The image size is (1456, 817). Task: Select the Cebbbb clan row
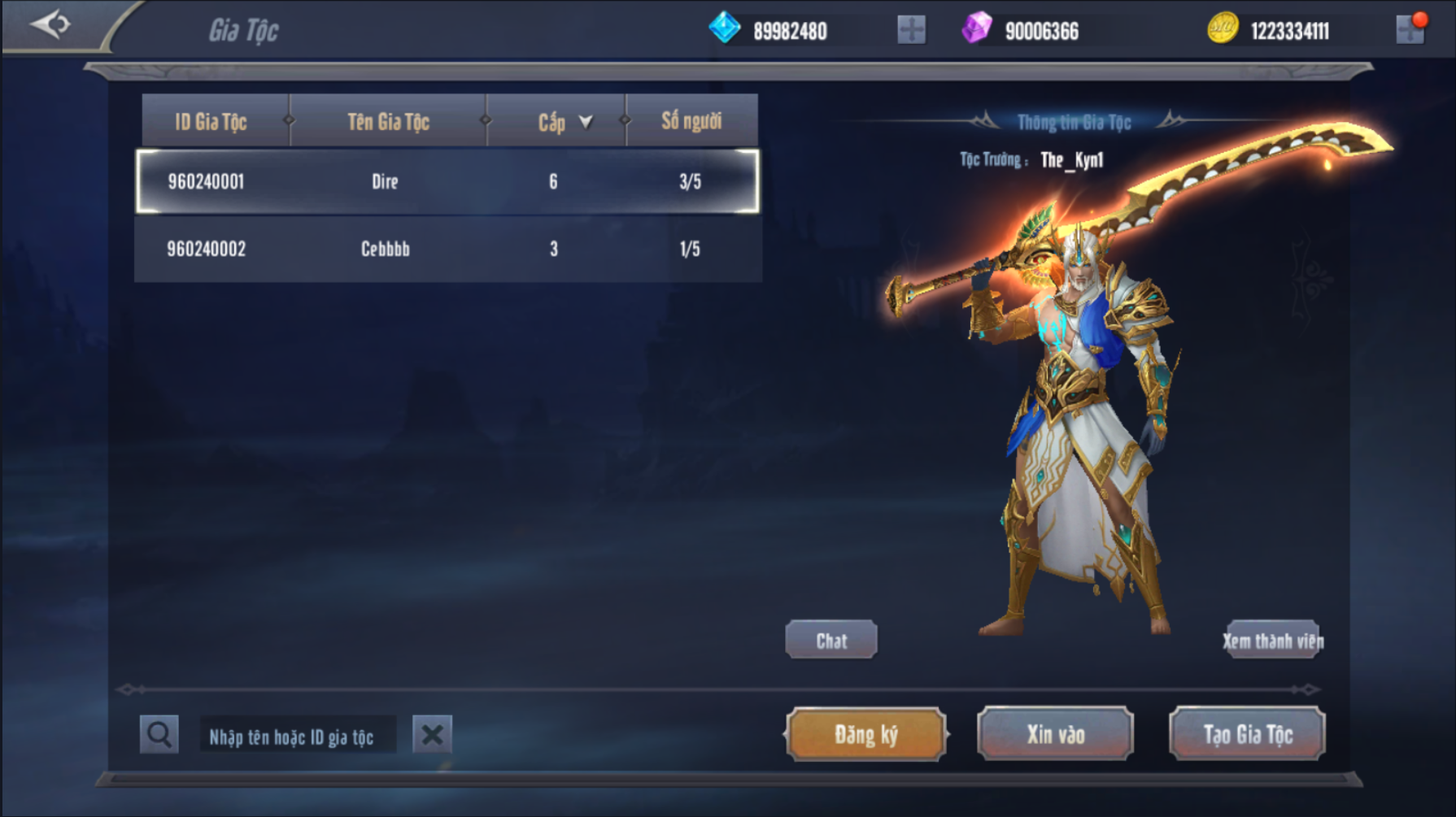coord(447,249)
